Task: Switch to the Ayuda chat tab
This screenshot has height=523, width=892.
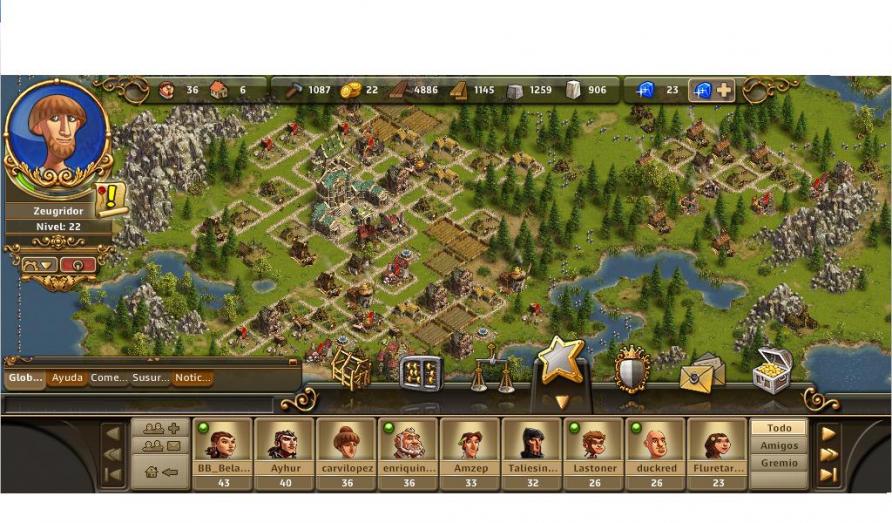Action: click(x=67, y=378)
